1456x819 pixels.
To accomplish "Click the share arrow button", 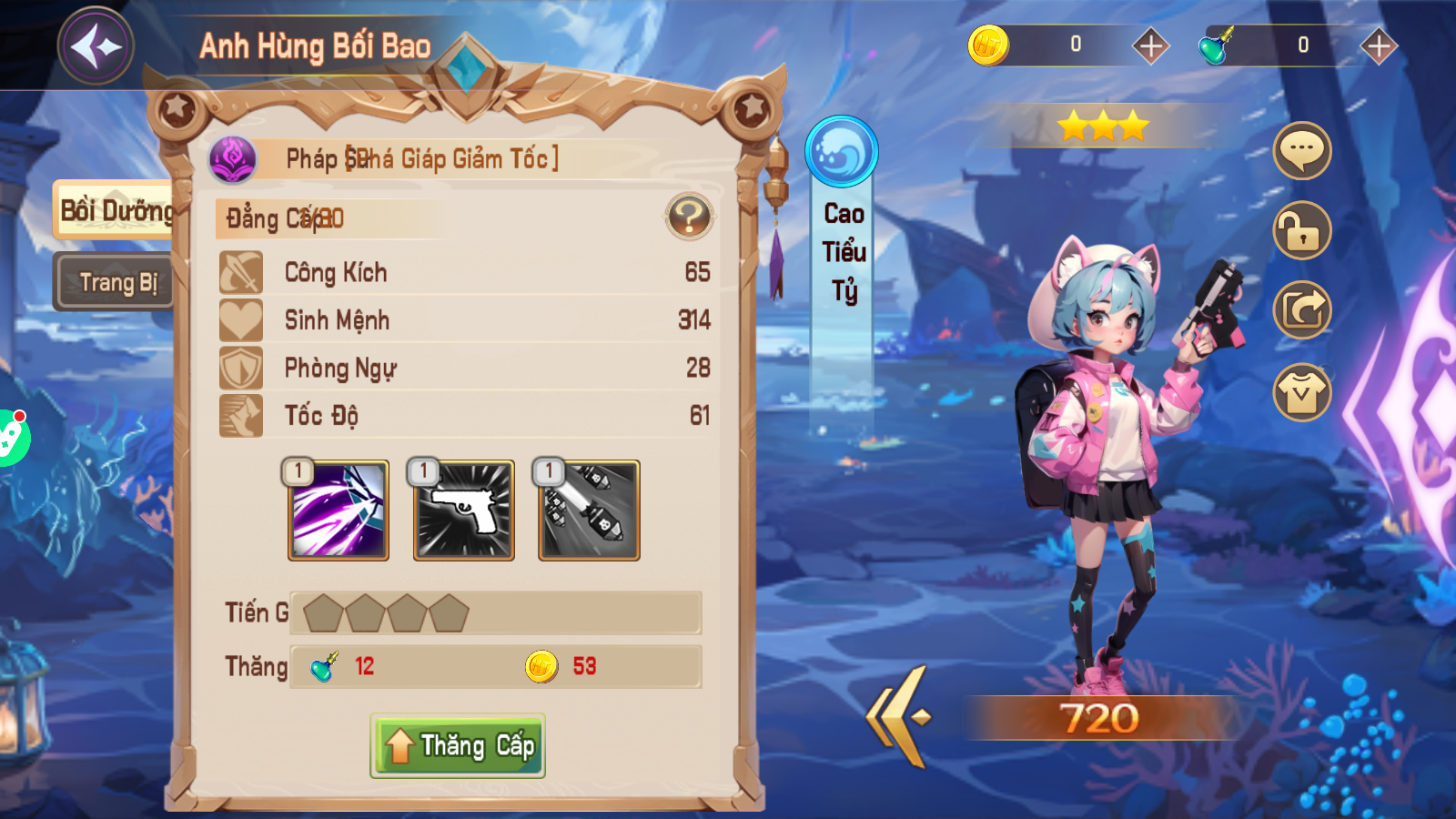I will coord(1302,310).
